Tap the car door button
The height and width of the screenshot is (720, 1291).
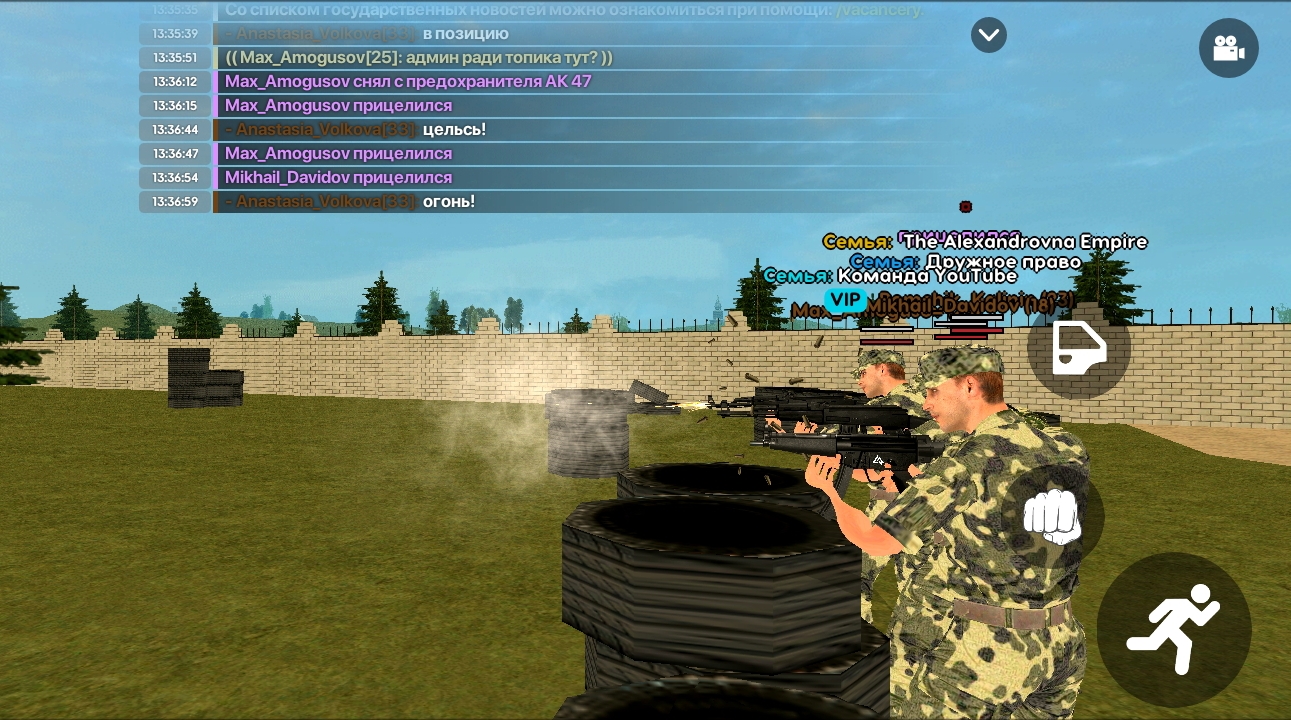coord(1078,348)
